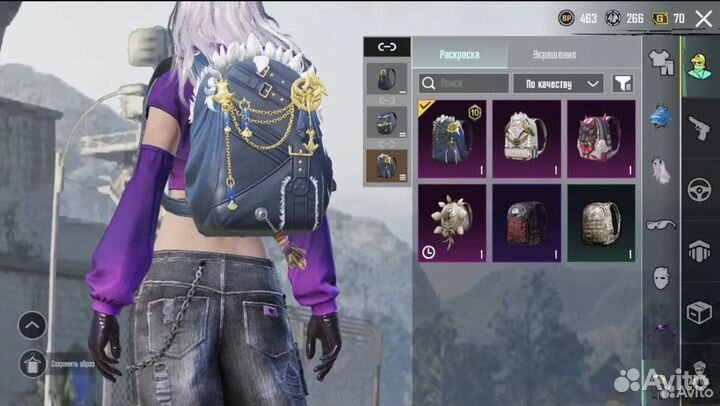Pick the spiked round shell backpack skin
This screenshot has width=720, height=406.
(x=453, y=222)
